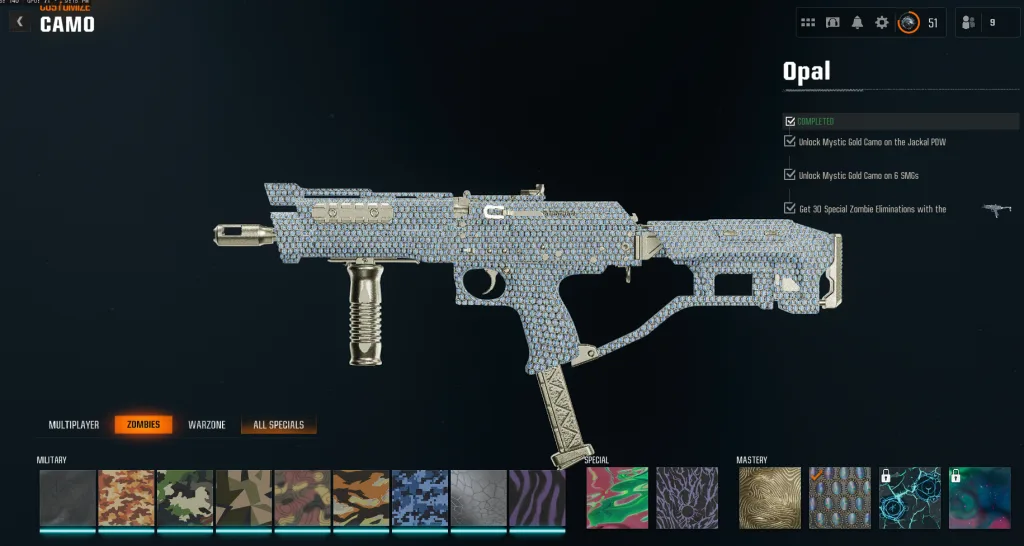Show the All Specials tab
Screen dimensions: 1024x546
[279, 425]
